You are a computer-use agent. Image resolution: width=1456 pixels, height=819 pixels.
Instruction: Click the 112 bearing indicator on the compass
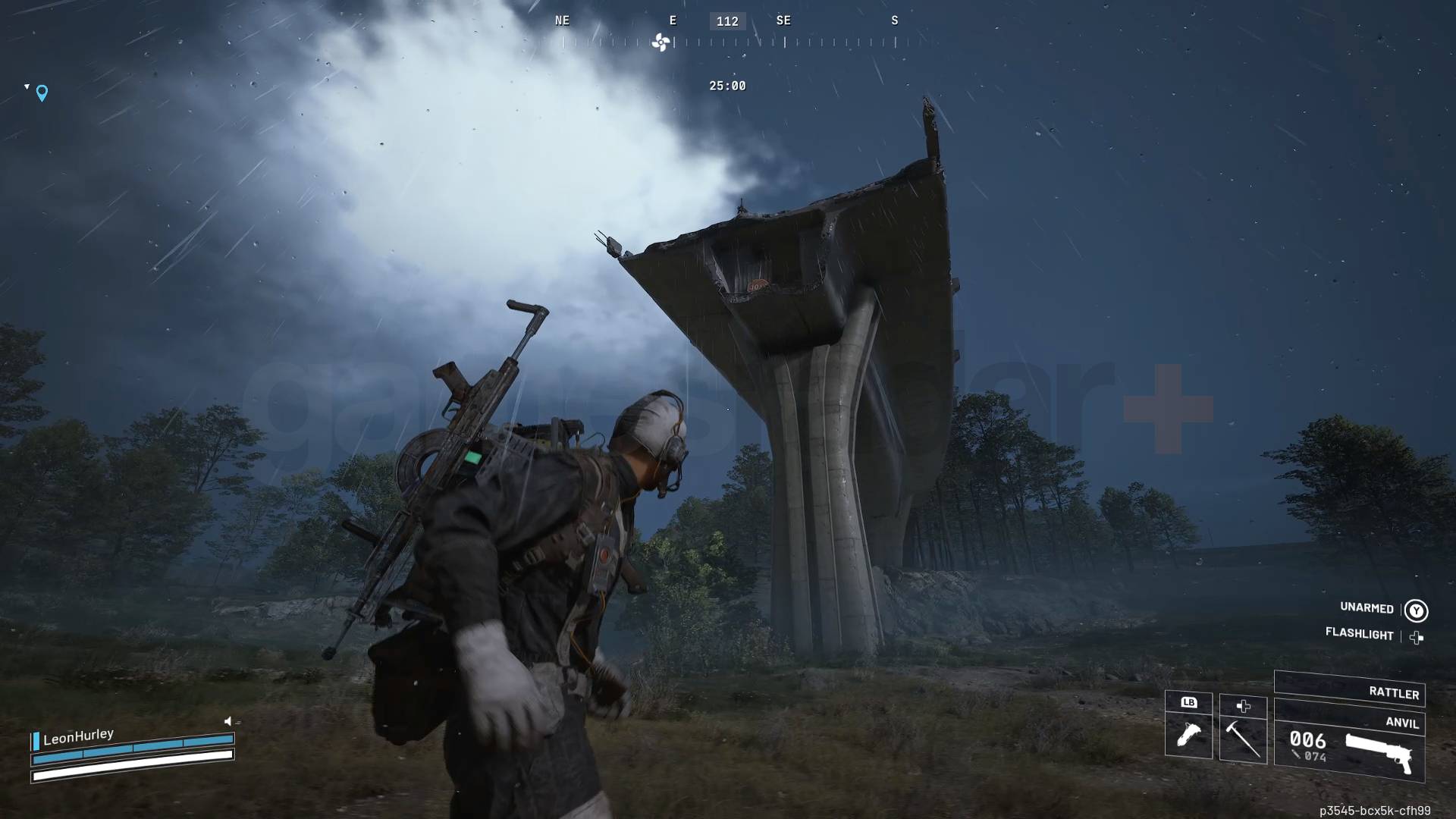726,20
